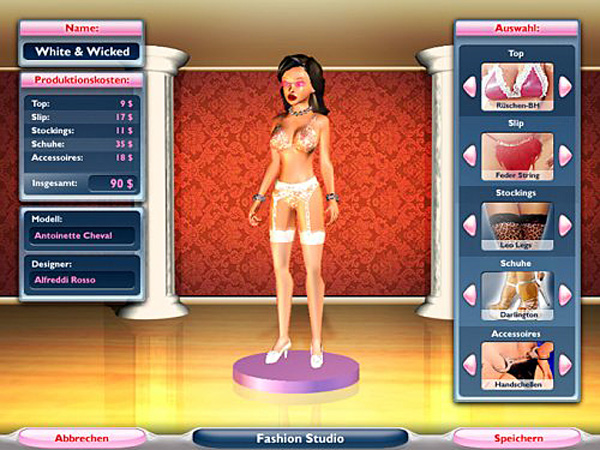Click the Handschellen accessory thumbnail

tap(516, 364)
